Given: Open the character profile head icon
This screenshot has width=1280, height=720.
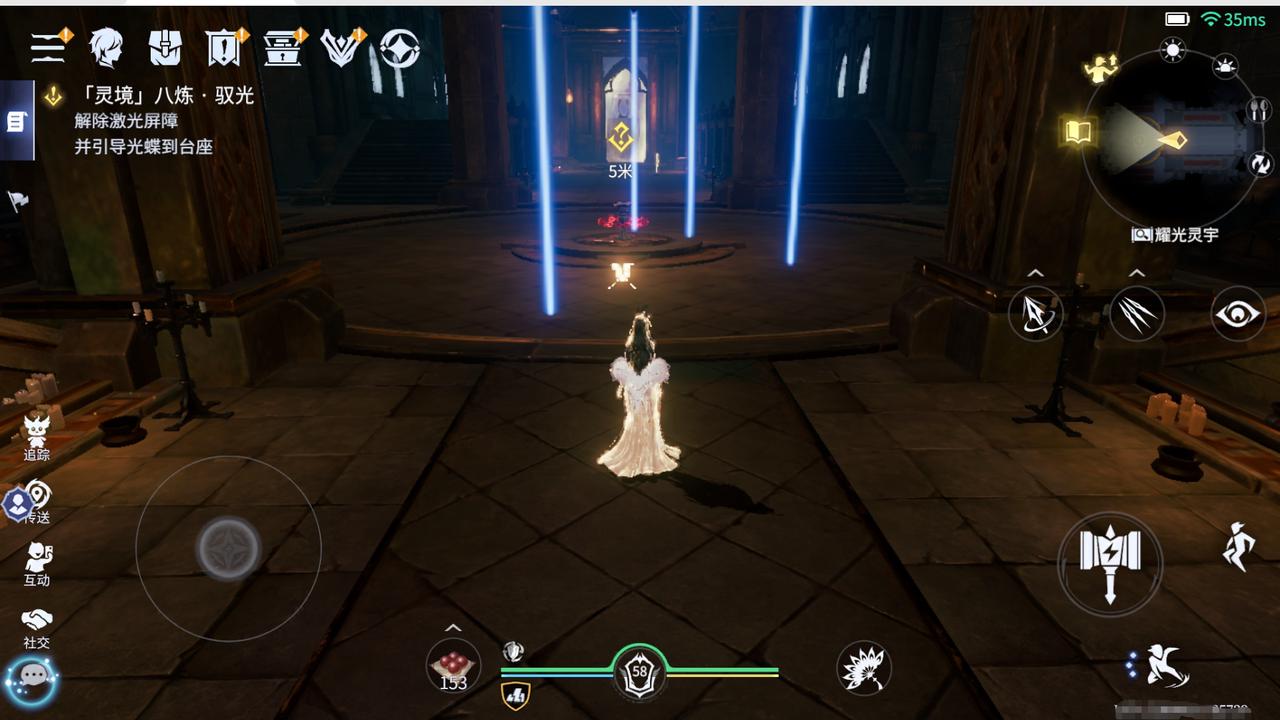Looking at the screenshot, I should pos(106,47).
